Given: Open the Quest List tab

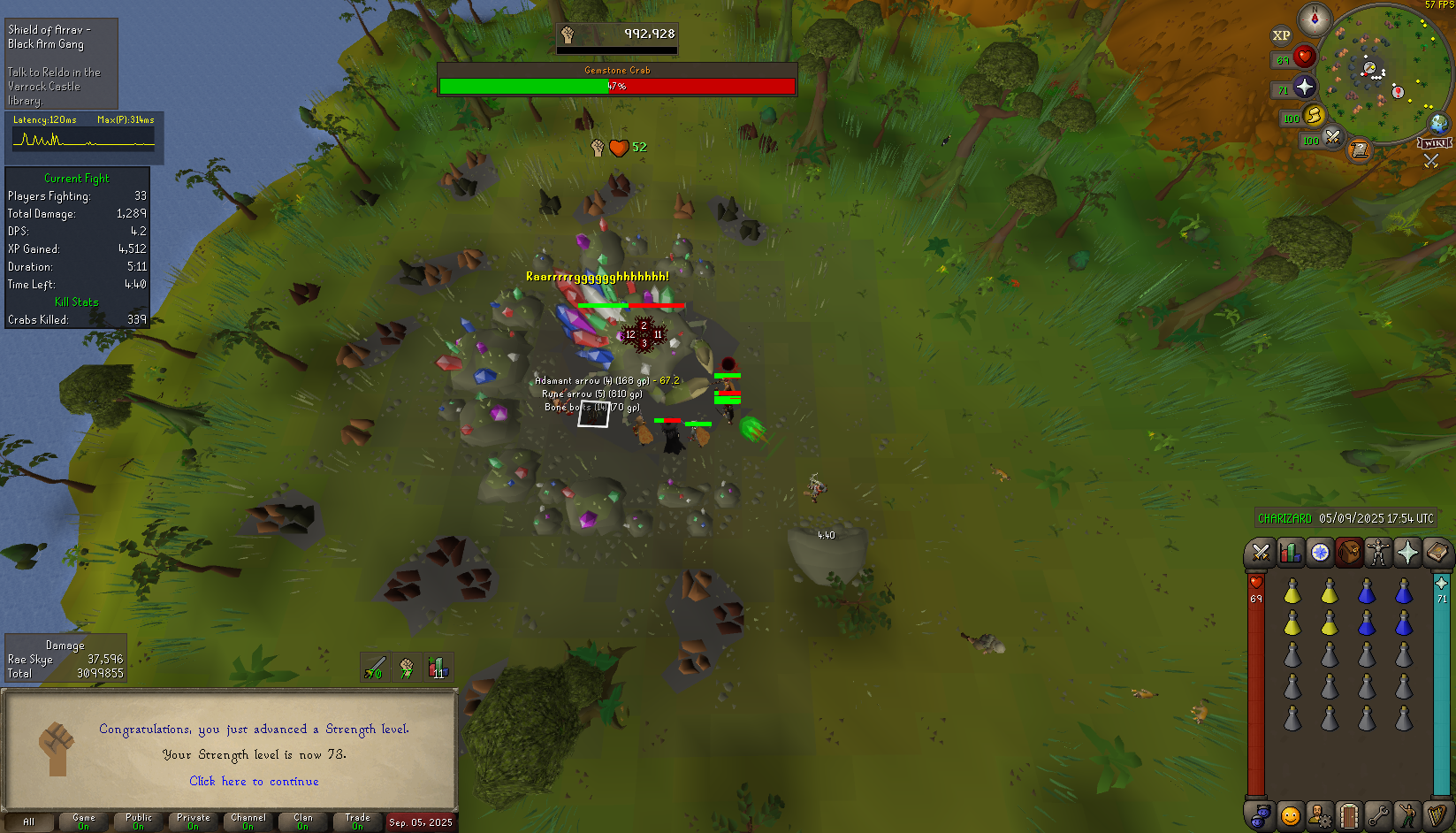Looking at the screenshot, I should (1320, 553).
